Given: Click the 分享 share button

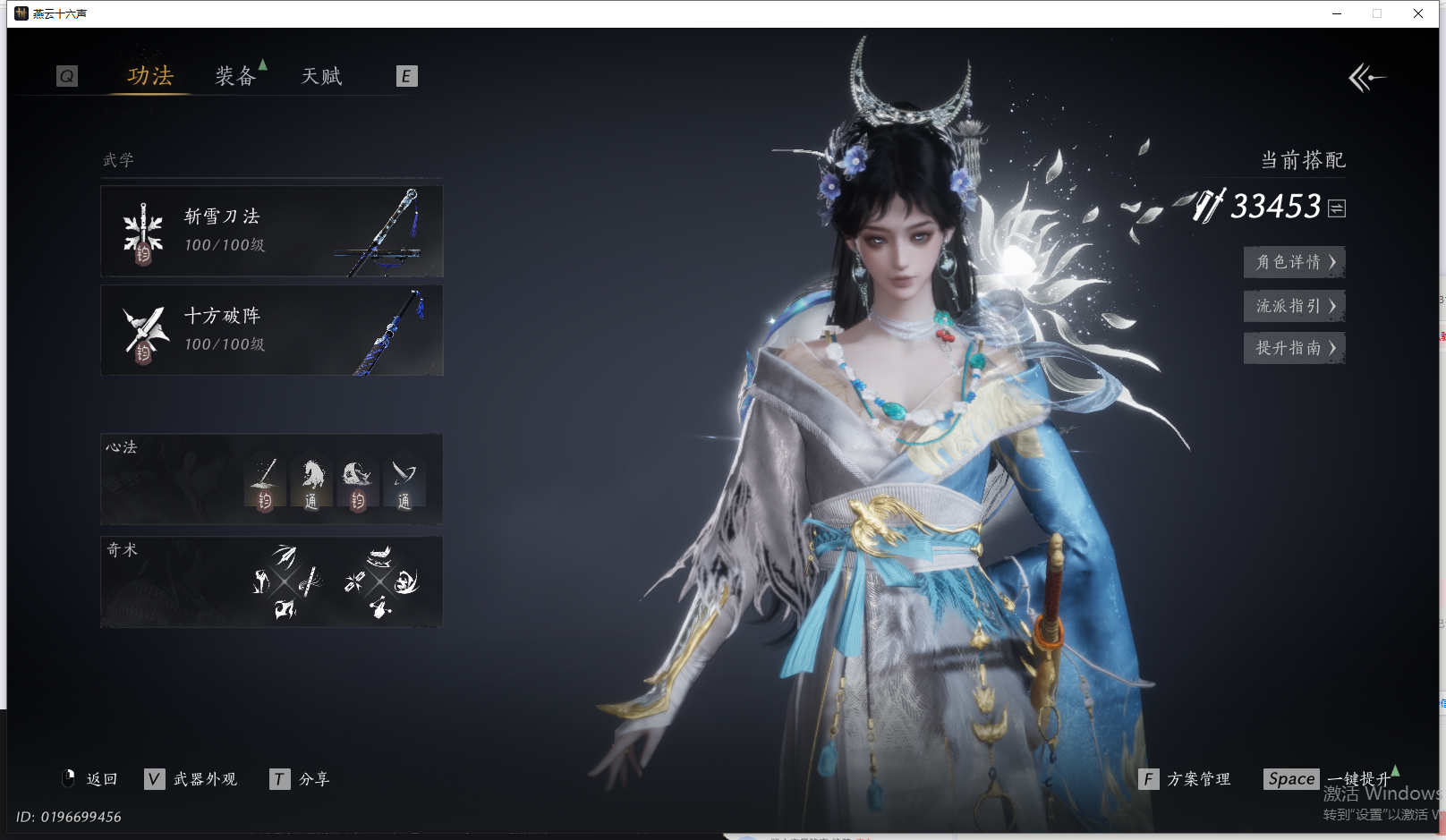Looking at the screenshot, I should coord(301,779).
